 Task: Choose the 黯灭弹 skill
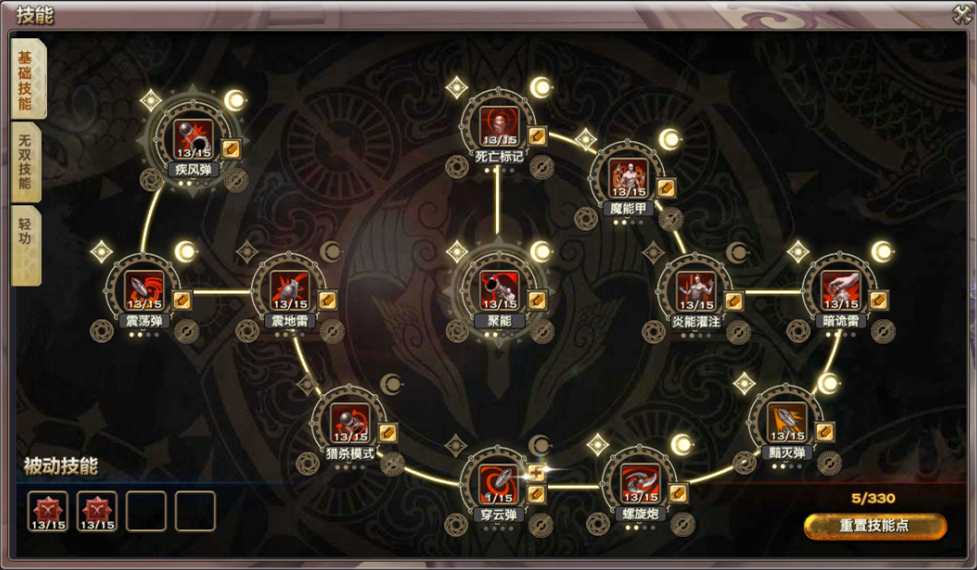pyautogui.click(x=787, y=423)
